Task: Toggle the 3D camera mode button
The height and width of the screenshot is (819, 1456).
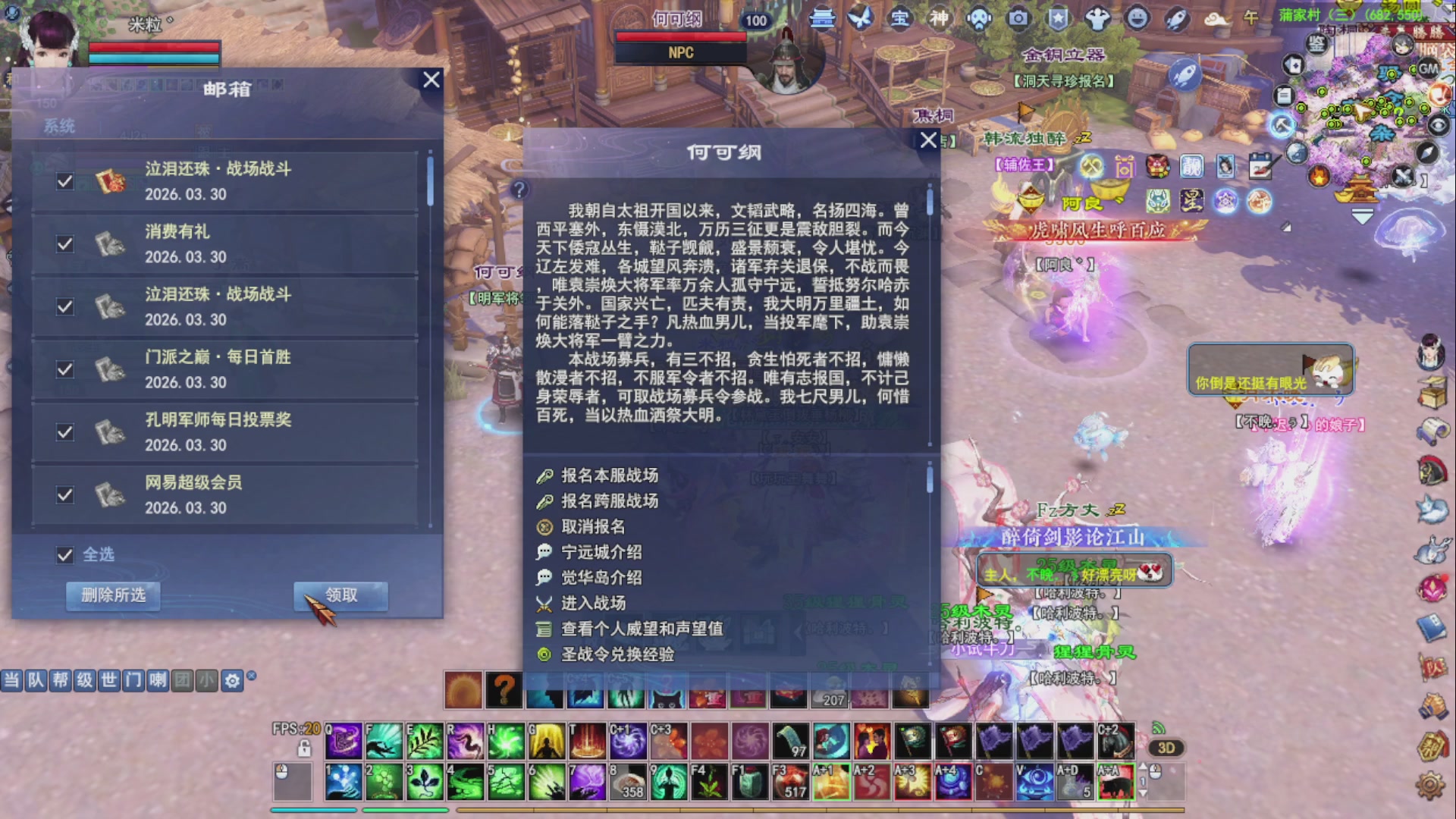Action: point(1168,748)
